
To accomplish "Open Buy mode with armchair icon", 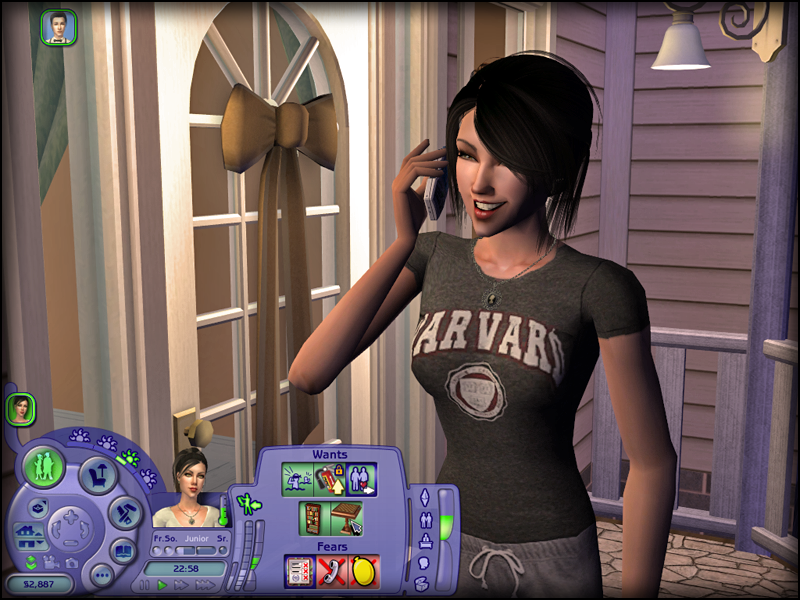I will pos(98,473).
